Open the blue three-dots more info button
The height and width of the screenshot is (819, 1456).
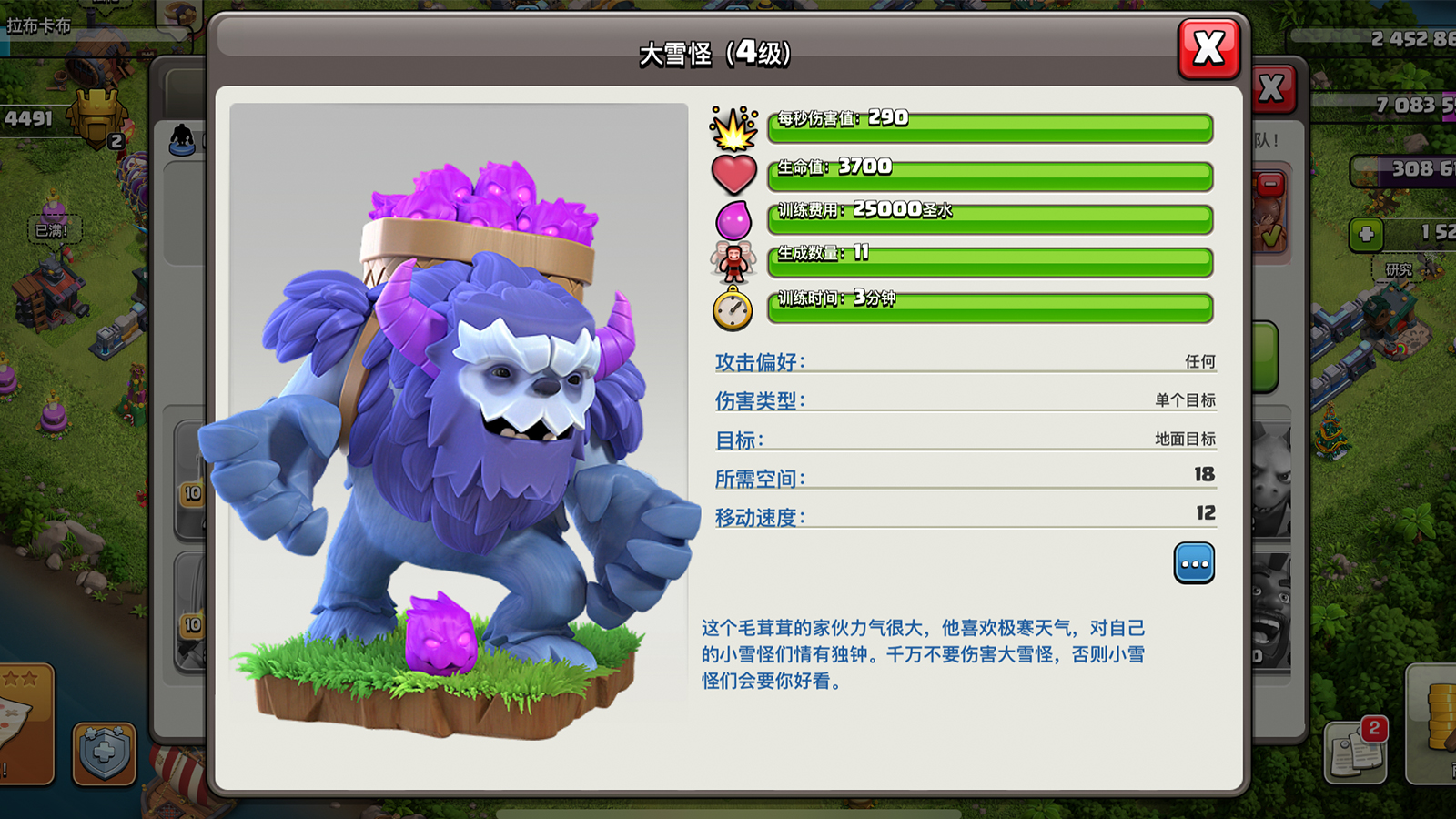[1194, 563]
